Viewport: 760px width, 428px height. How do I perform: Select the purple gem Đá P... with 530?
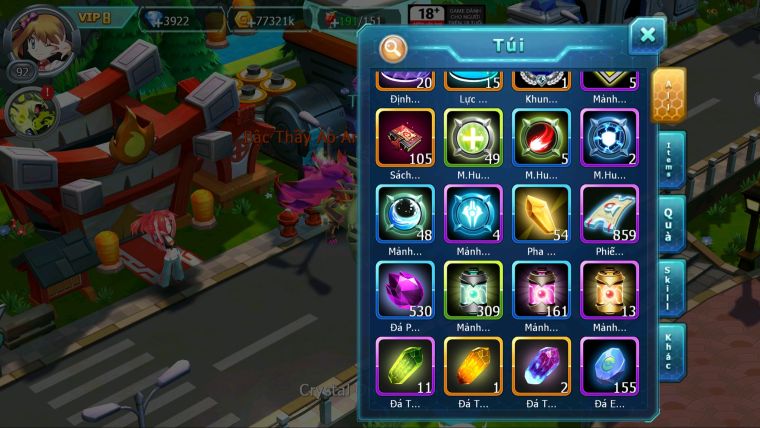pos(405,289)
